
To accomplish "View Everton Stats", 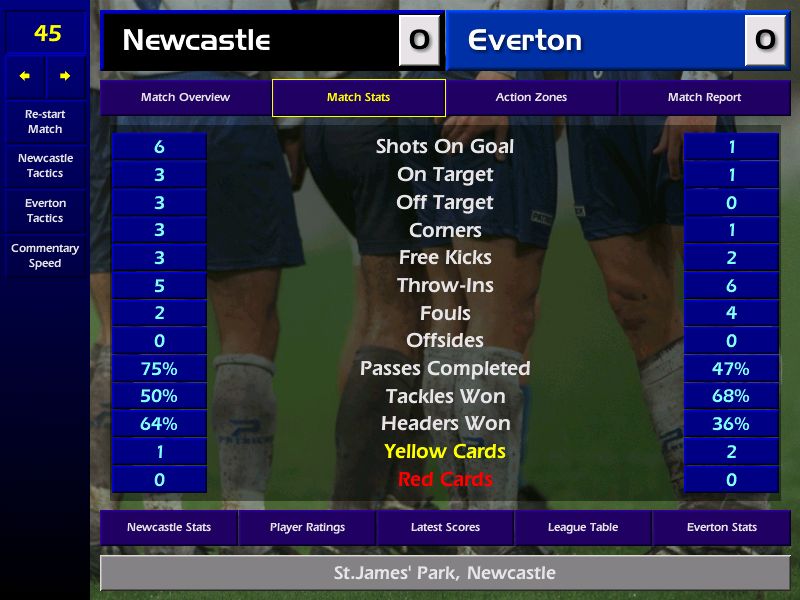I will [x=721, y=528].
